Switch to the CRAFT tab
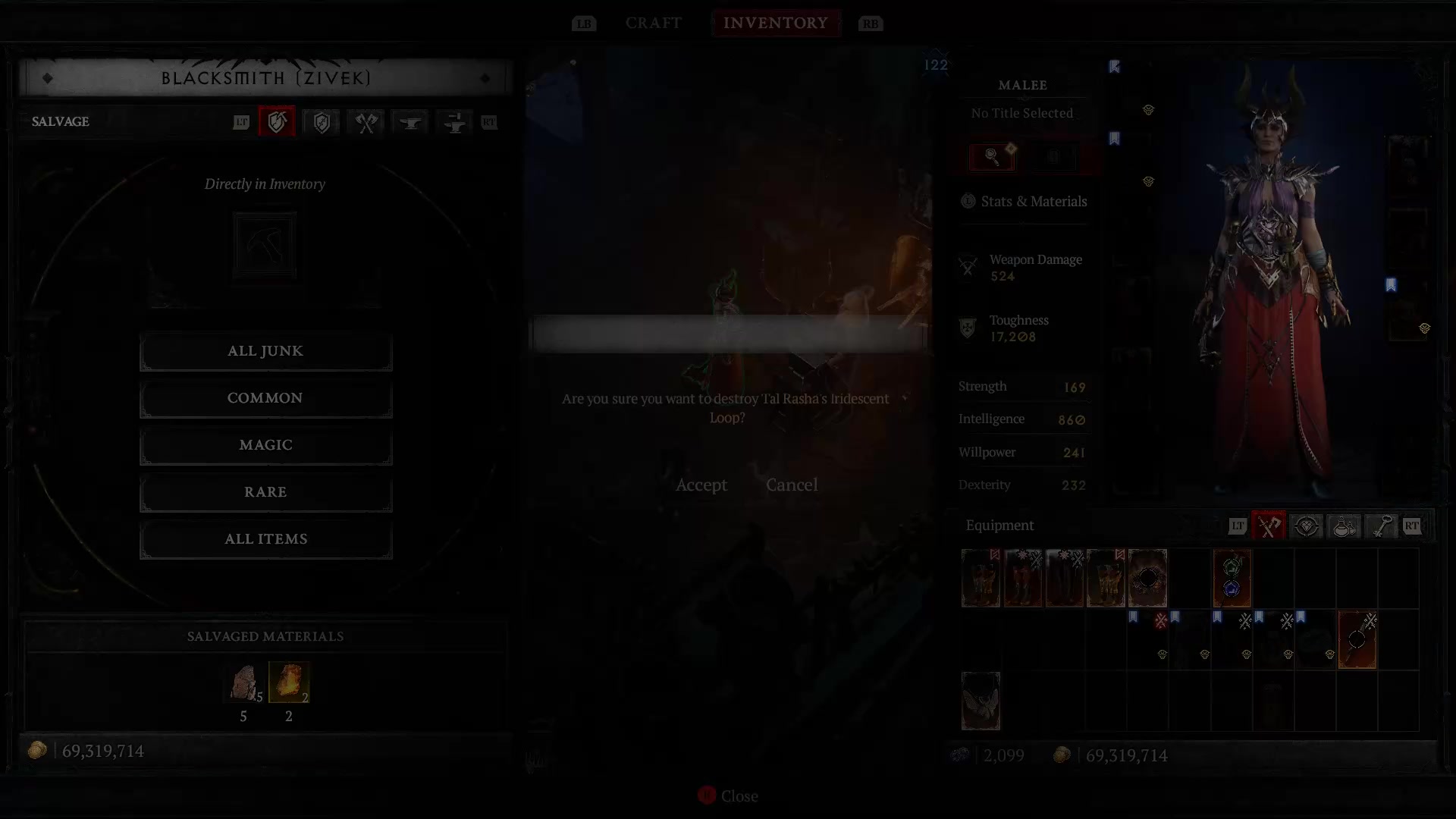The image size is (1456, 819). tap(653, 23)
